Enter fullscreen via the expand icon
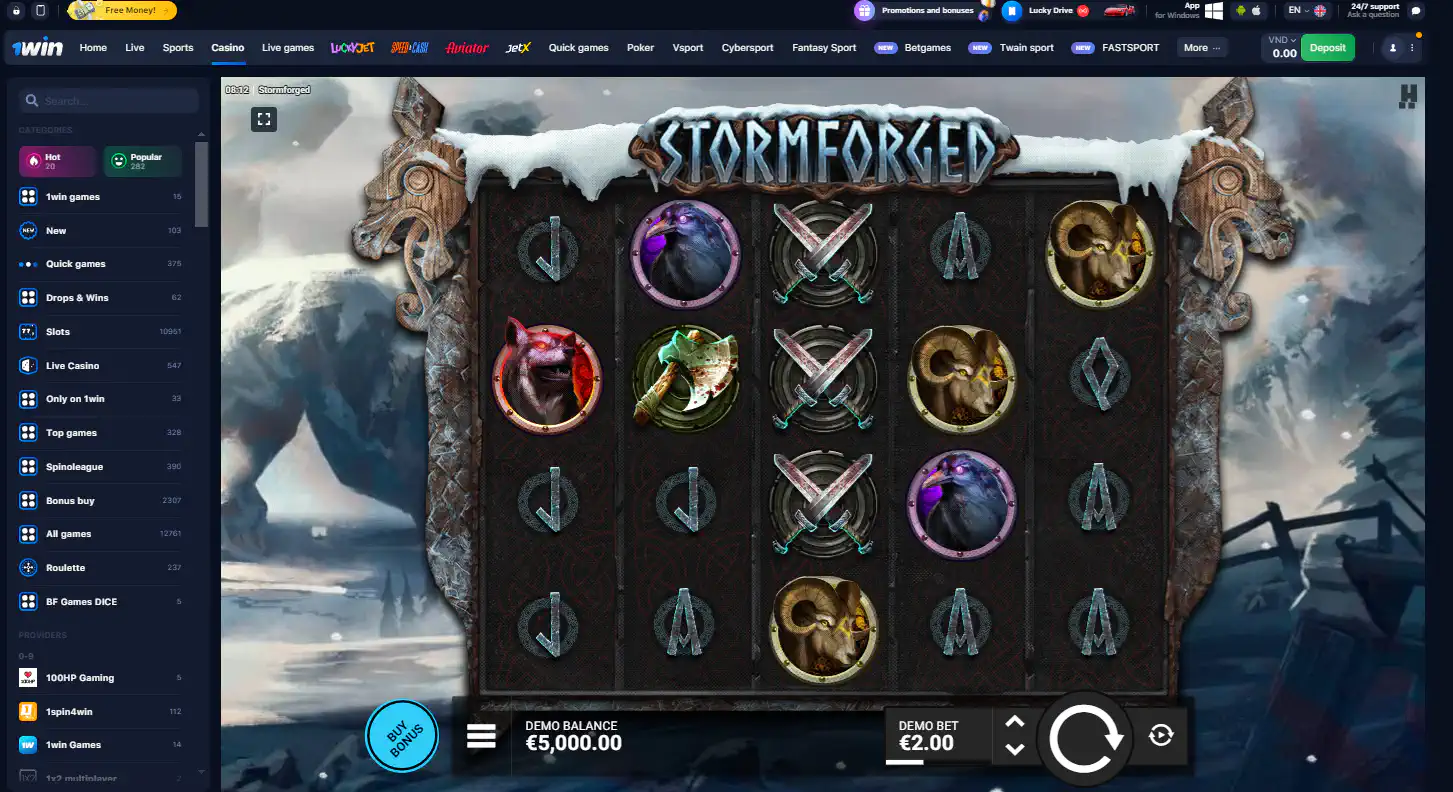 coord(264,118)
